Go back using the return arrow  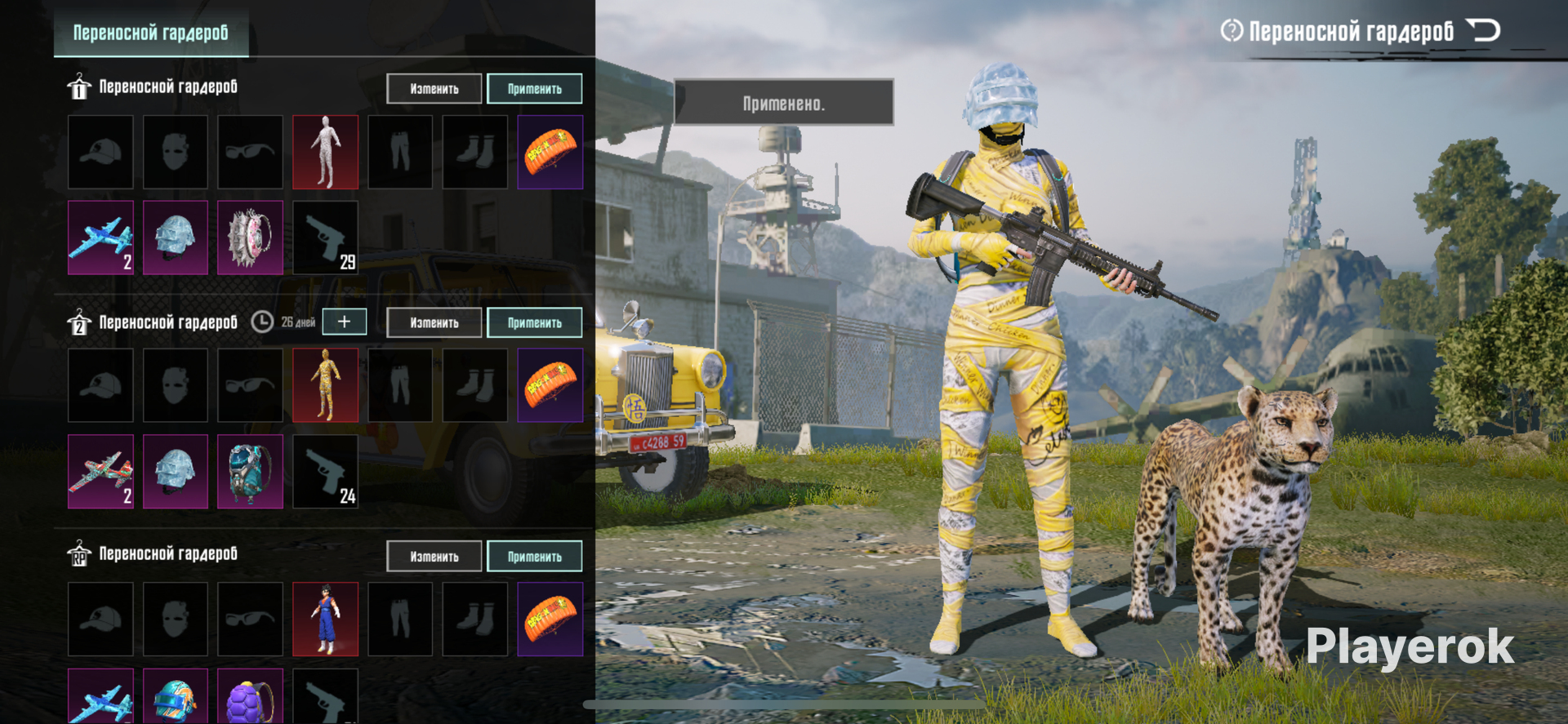(x=1483, y=31)
